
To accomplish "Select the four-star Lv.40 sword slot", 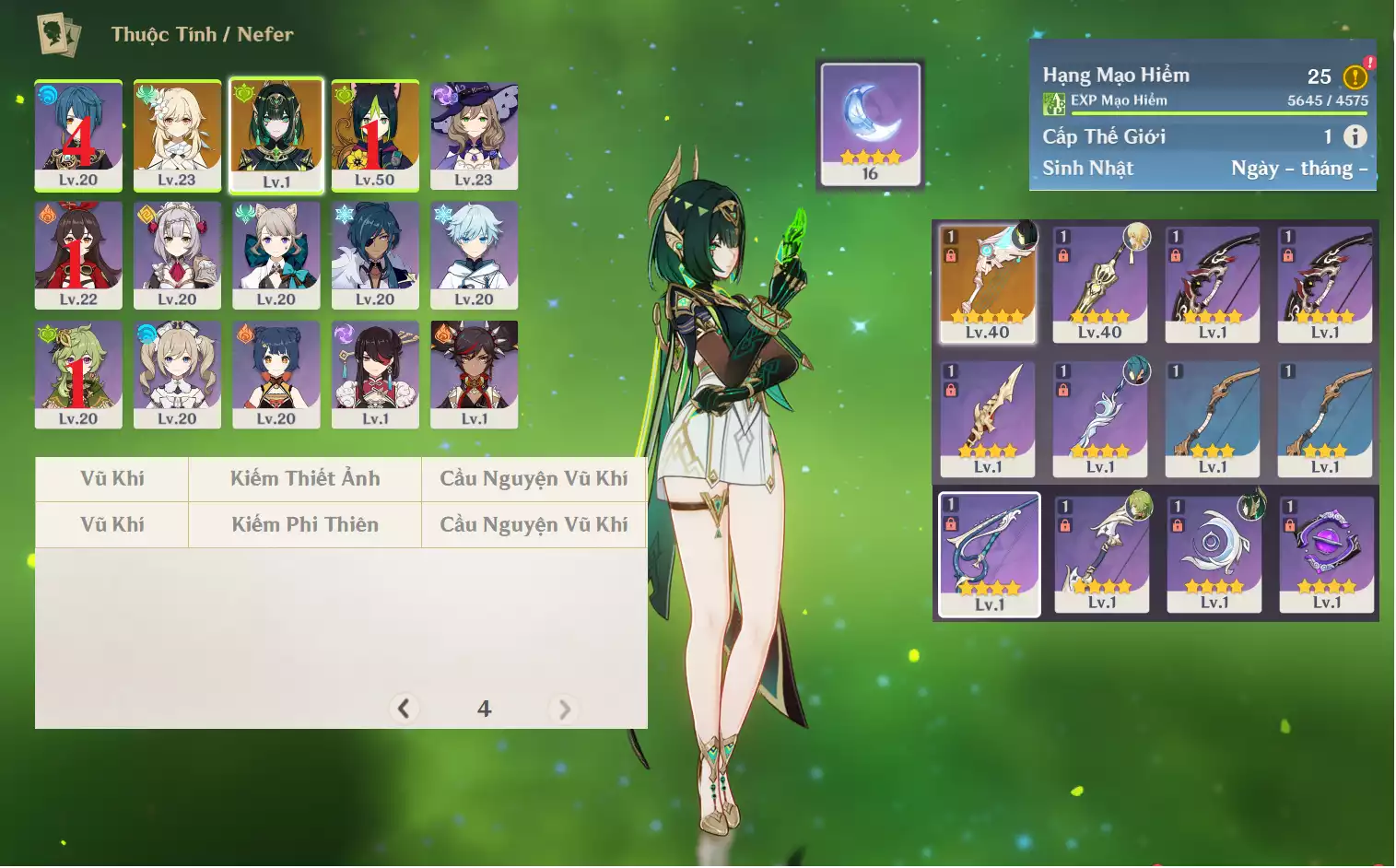I will click(1100, 284).
